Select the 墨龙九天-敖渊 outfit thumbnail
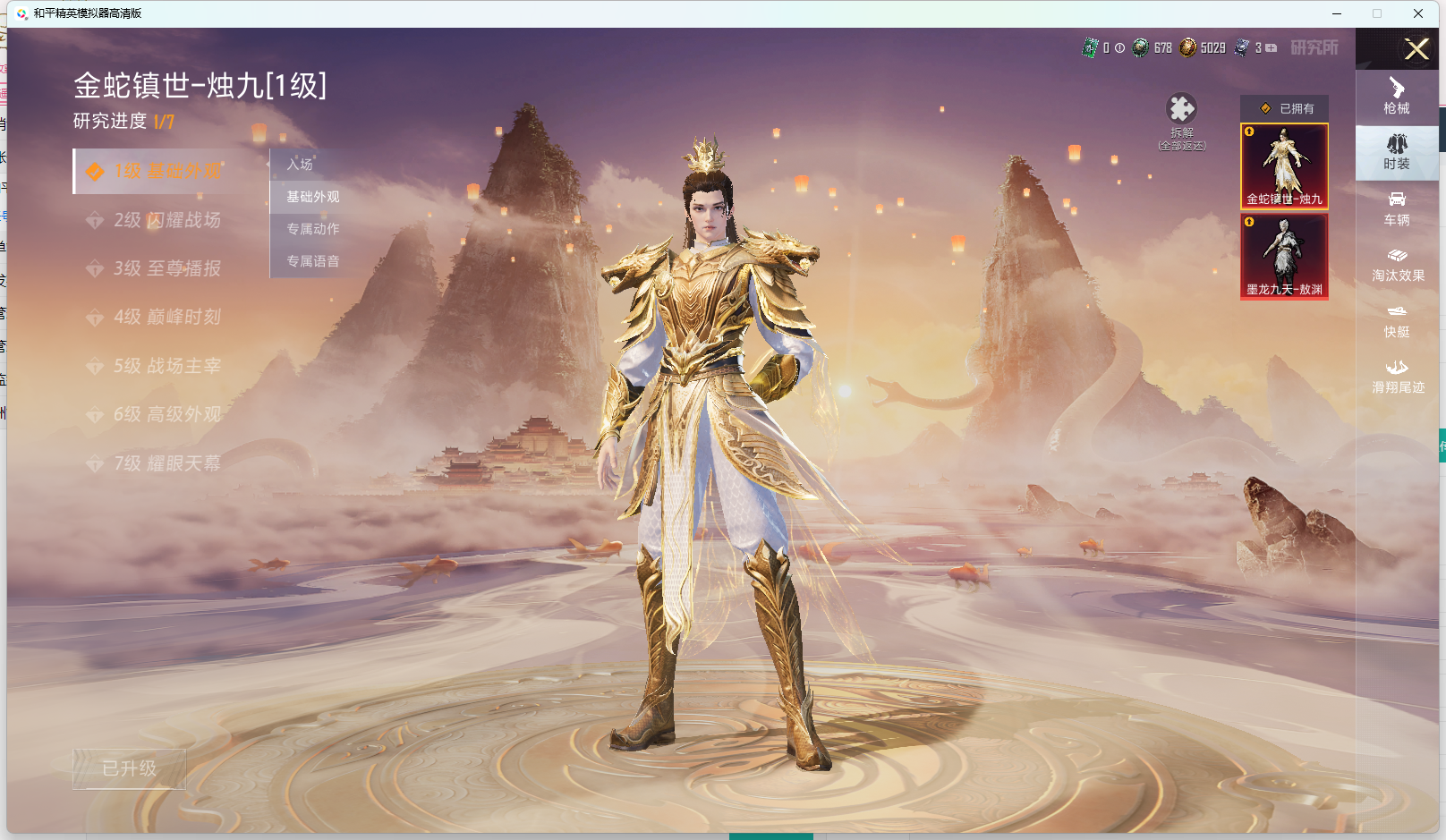The image size is (1446, 840). [x=1284, y=256]
